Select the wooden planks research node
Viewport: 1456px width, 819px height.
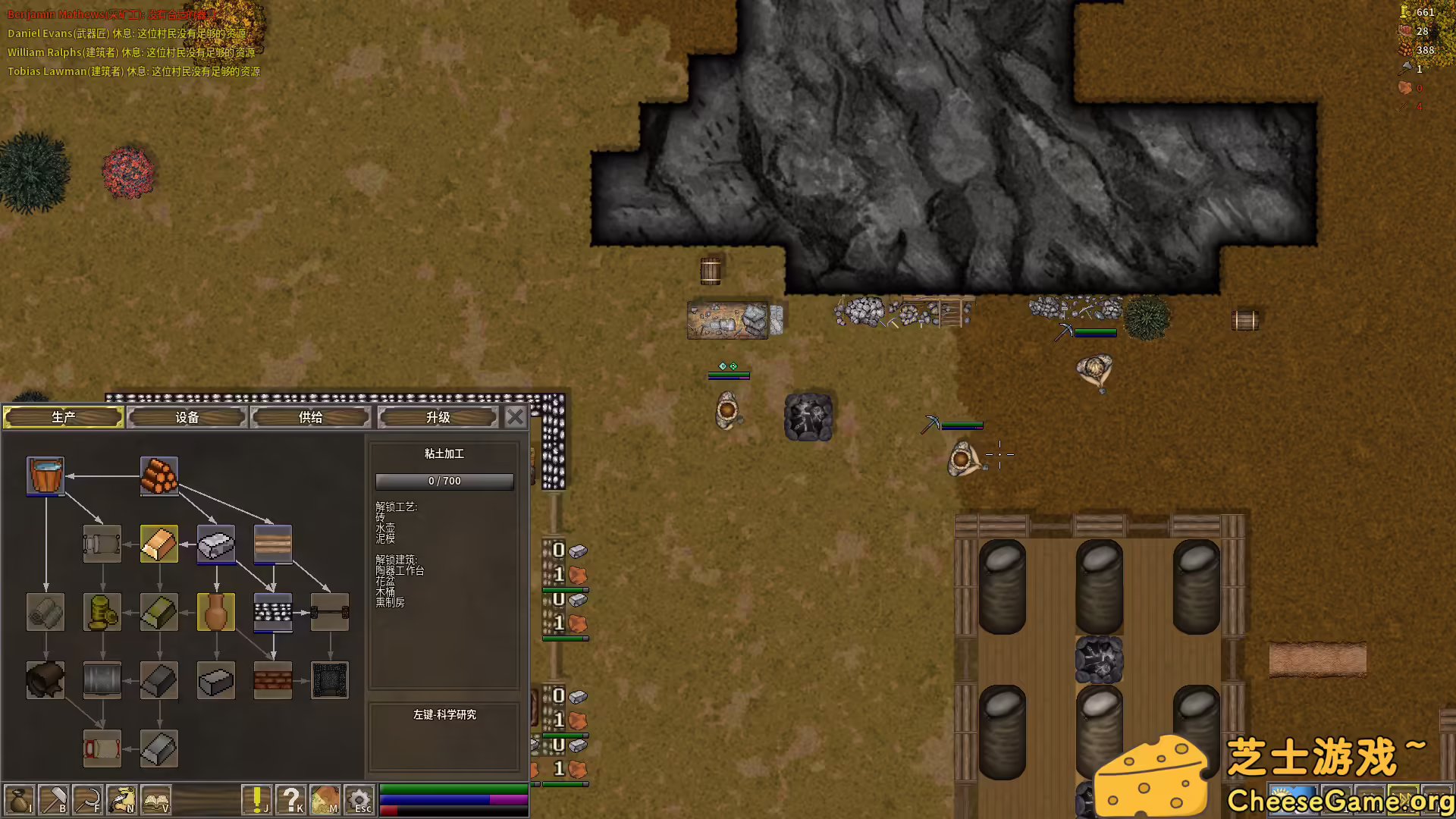(x=273, y=544)
